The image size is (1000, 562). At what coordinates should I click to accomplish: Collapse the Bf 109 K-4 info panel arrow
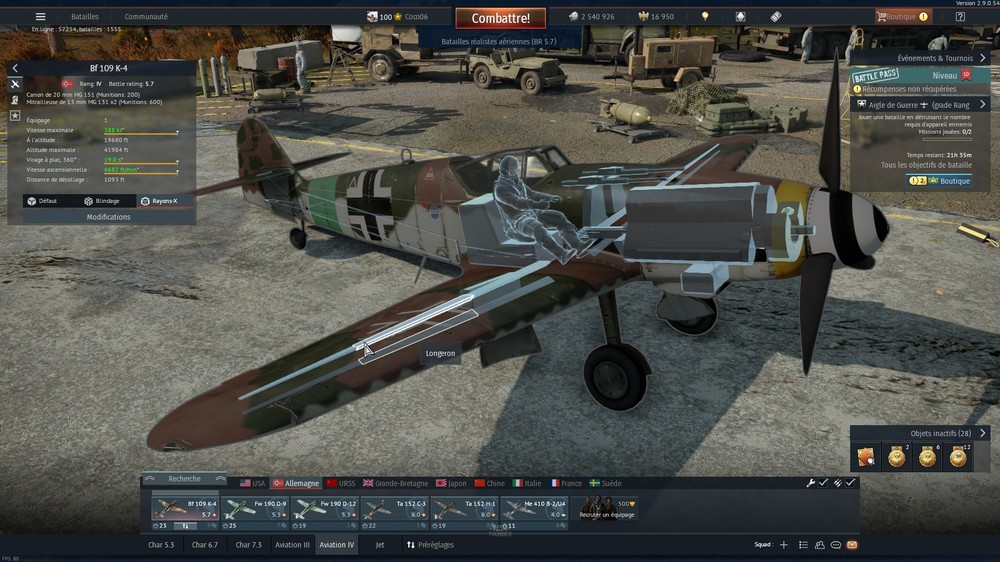tap(15, 68)
